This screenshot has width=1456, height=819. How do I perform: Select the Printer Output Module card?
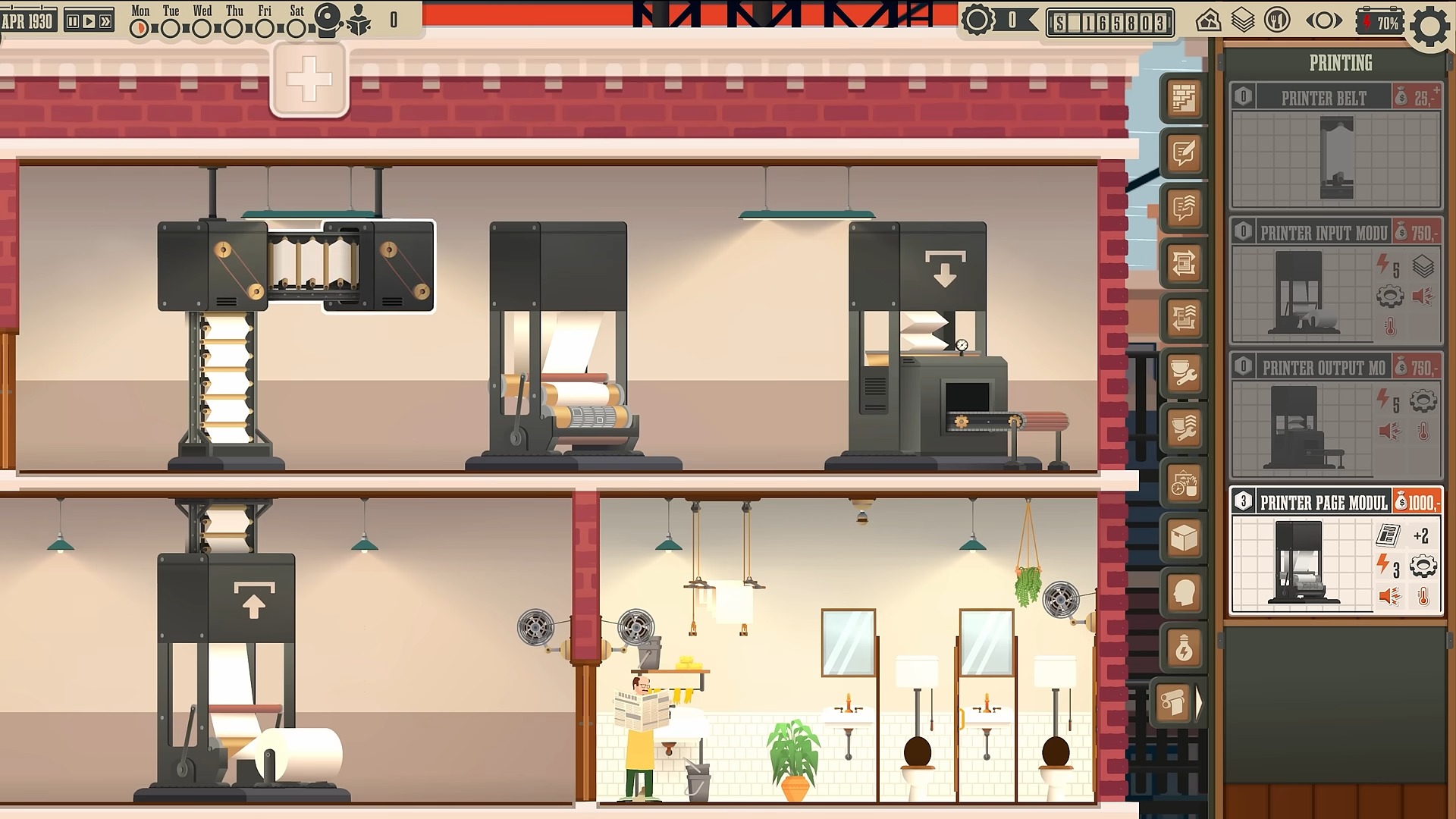(1336, 416)
